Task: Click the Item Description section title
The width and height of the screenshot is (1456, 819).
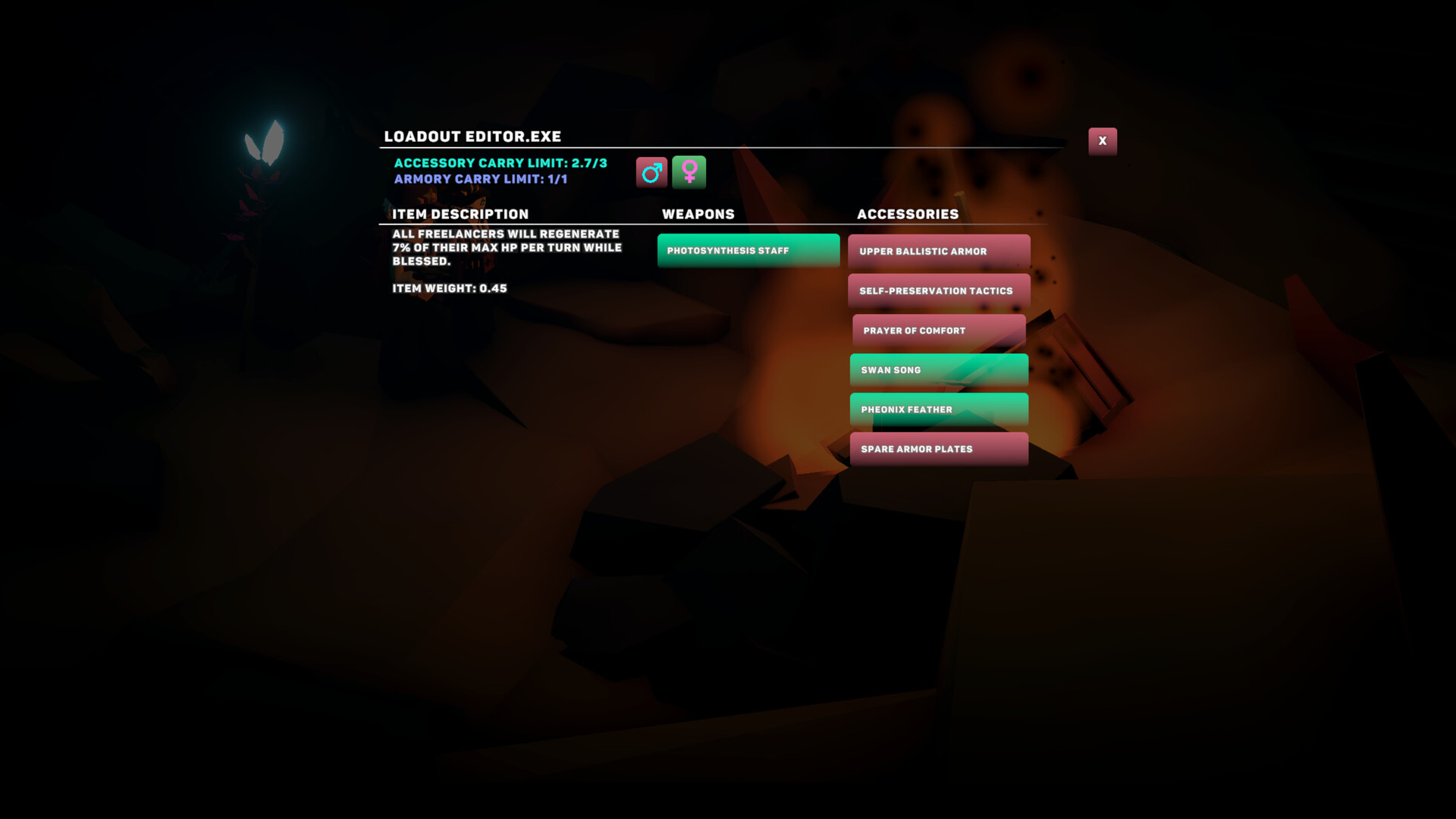Action: click(x=460, y=214)
